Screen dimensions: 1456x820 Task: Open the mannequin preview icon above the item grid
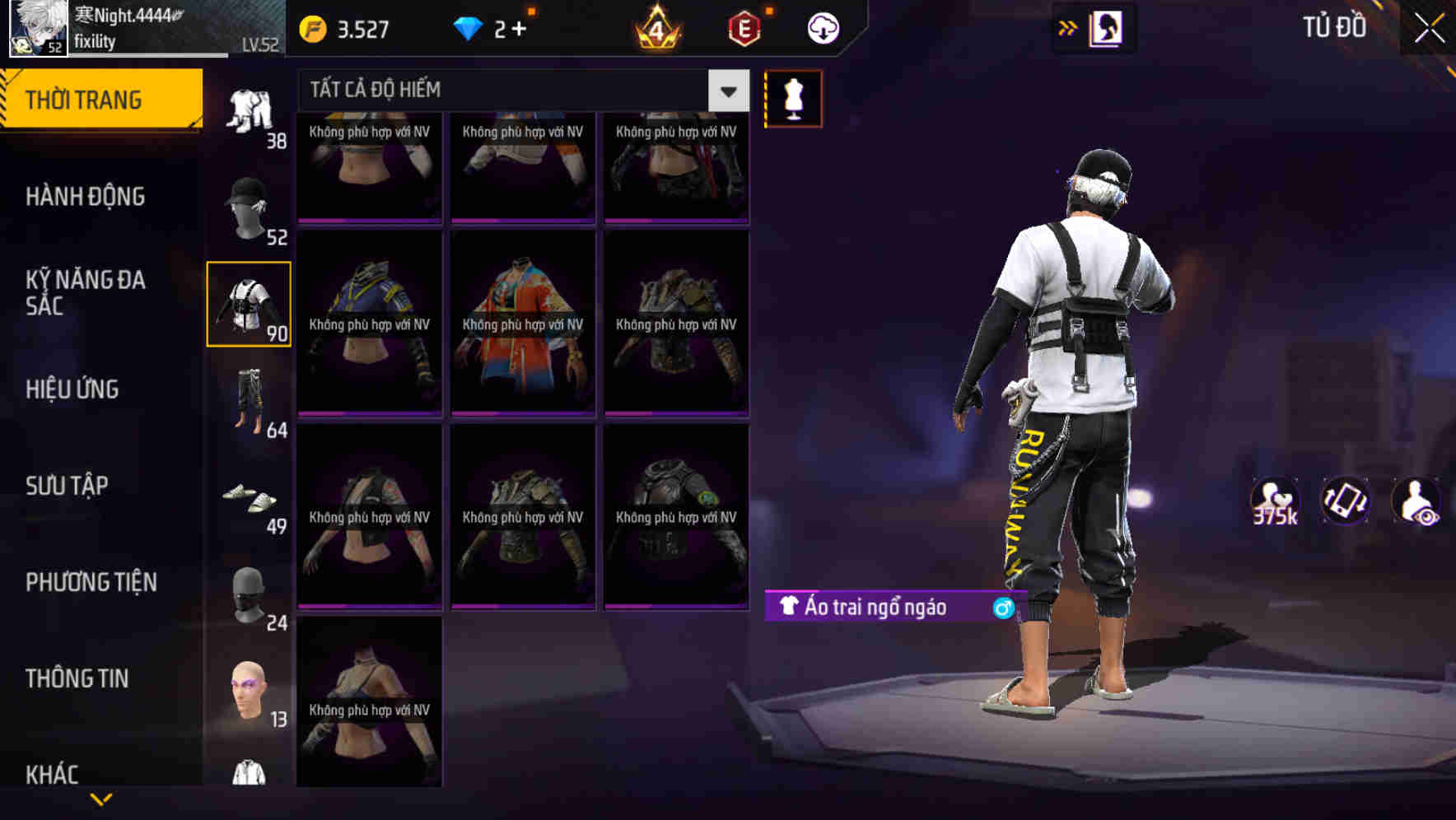pos(792,98)
